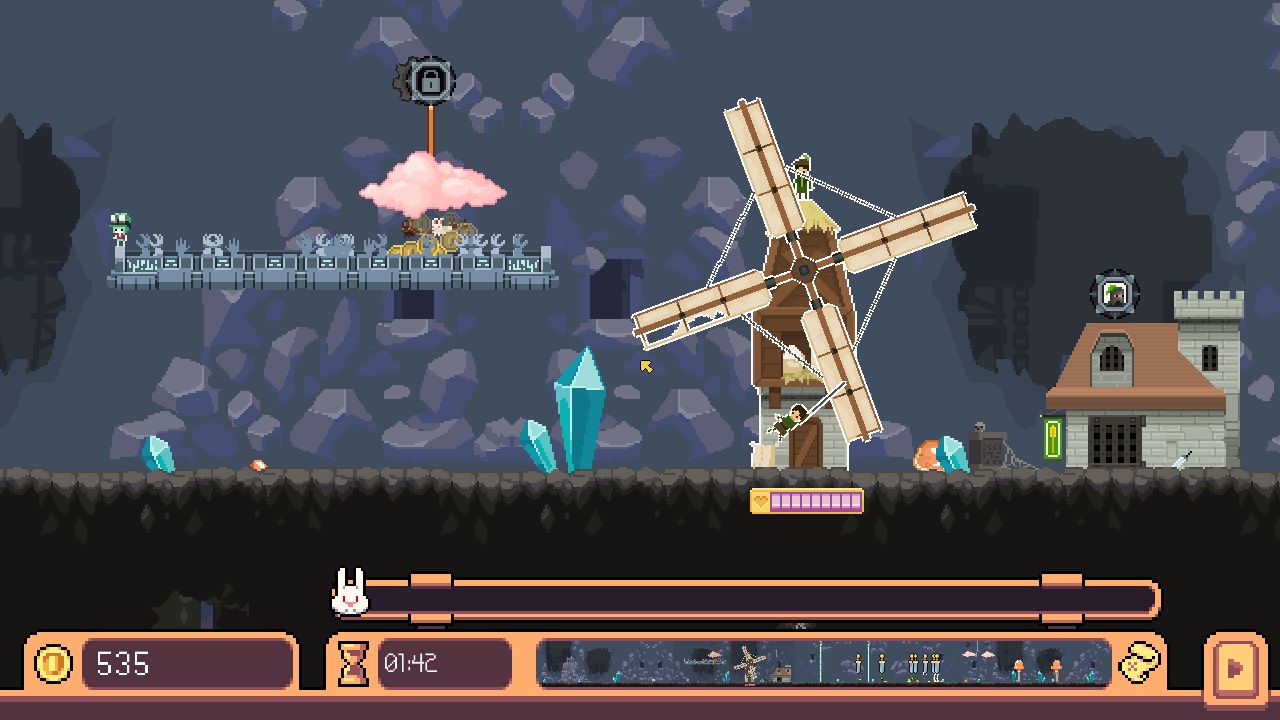Click the hourglass icon beside the timer
This screenshot has height=720, width=1280.
click(355, 663)
